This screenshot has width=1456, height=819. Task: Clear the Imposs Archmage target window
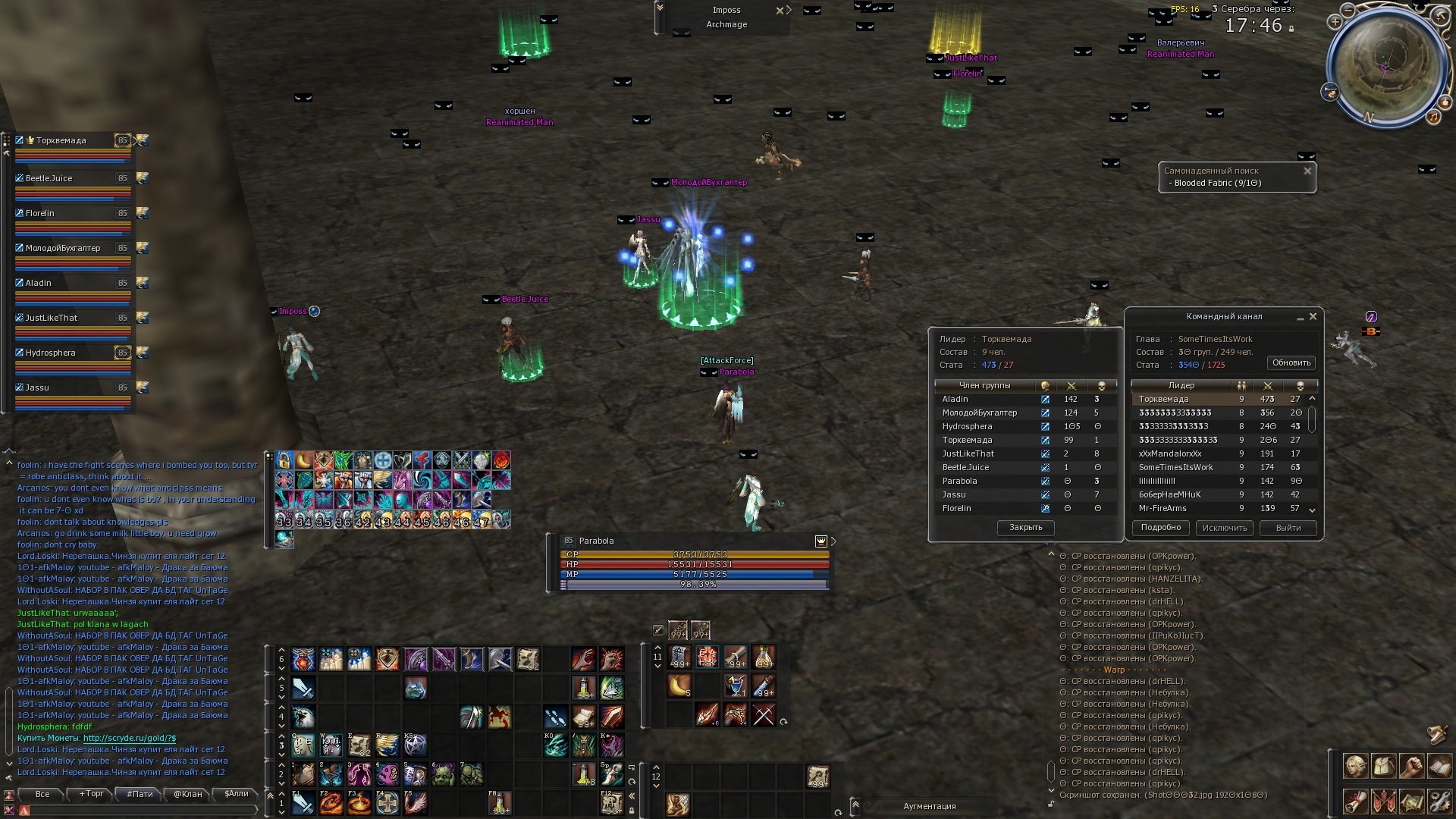coord(779,11)
